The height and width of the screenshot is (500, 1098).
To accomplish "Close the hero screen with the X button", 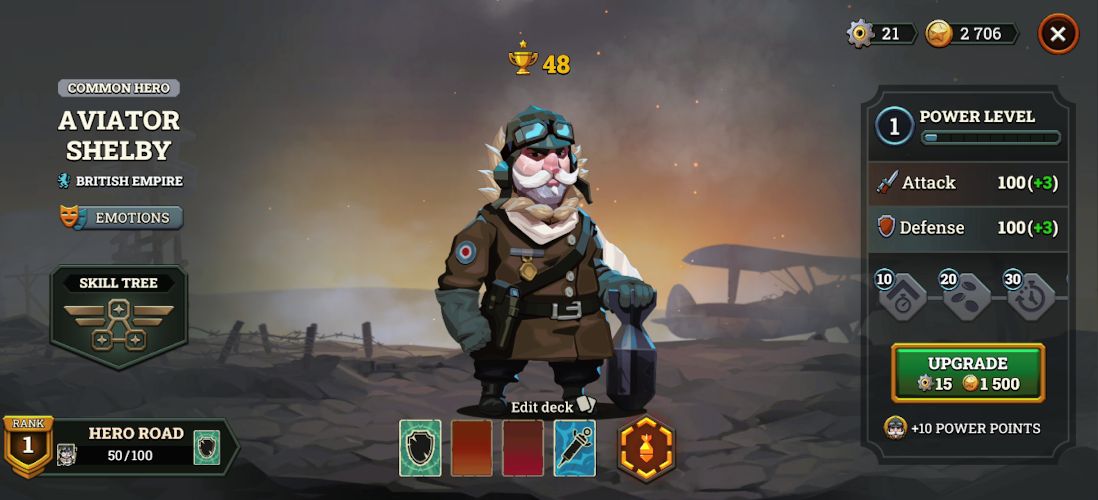I will (x=1057, y=35).
